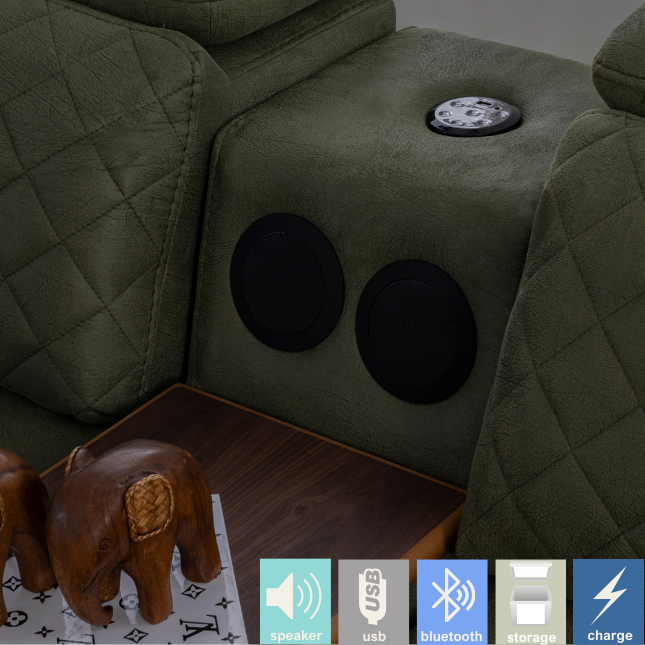Click the bluetooth icon tile
The width and height of the screenshot is (645, 645).
click(452, 600)
